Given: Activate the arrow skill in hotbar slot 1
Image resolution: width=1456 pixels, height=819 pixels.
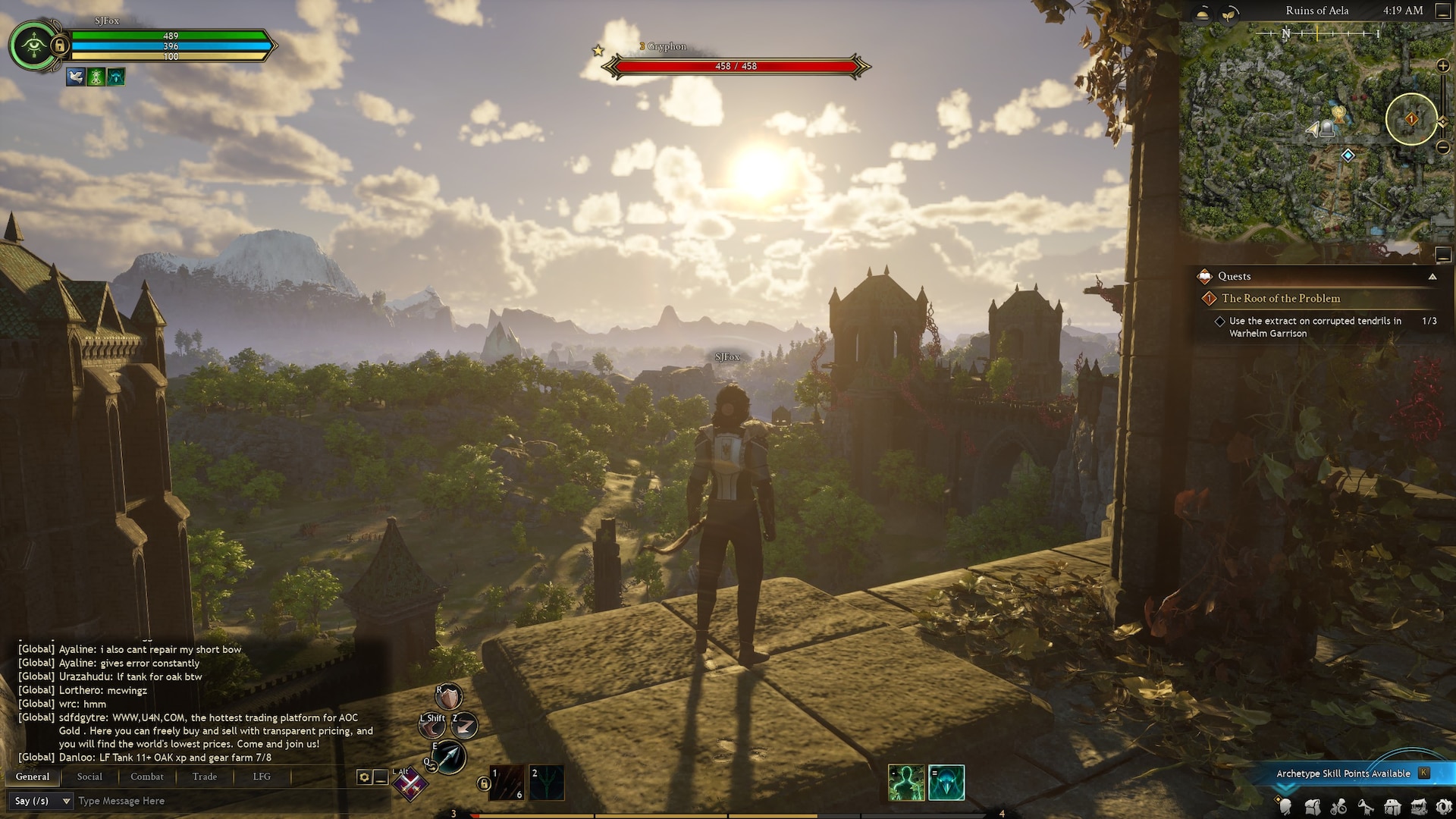Looking at the screenshot, I should click(507, 783).
